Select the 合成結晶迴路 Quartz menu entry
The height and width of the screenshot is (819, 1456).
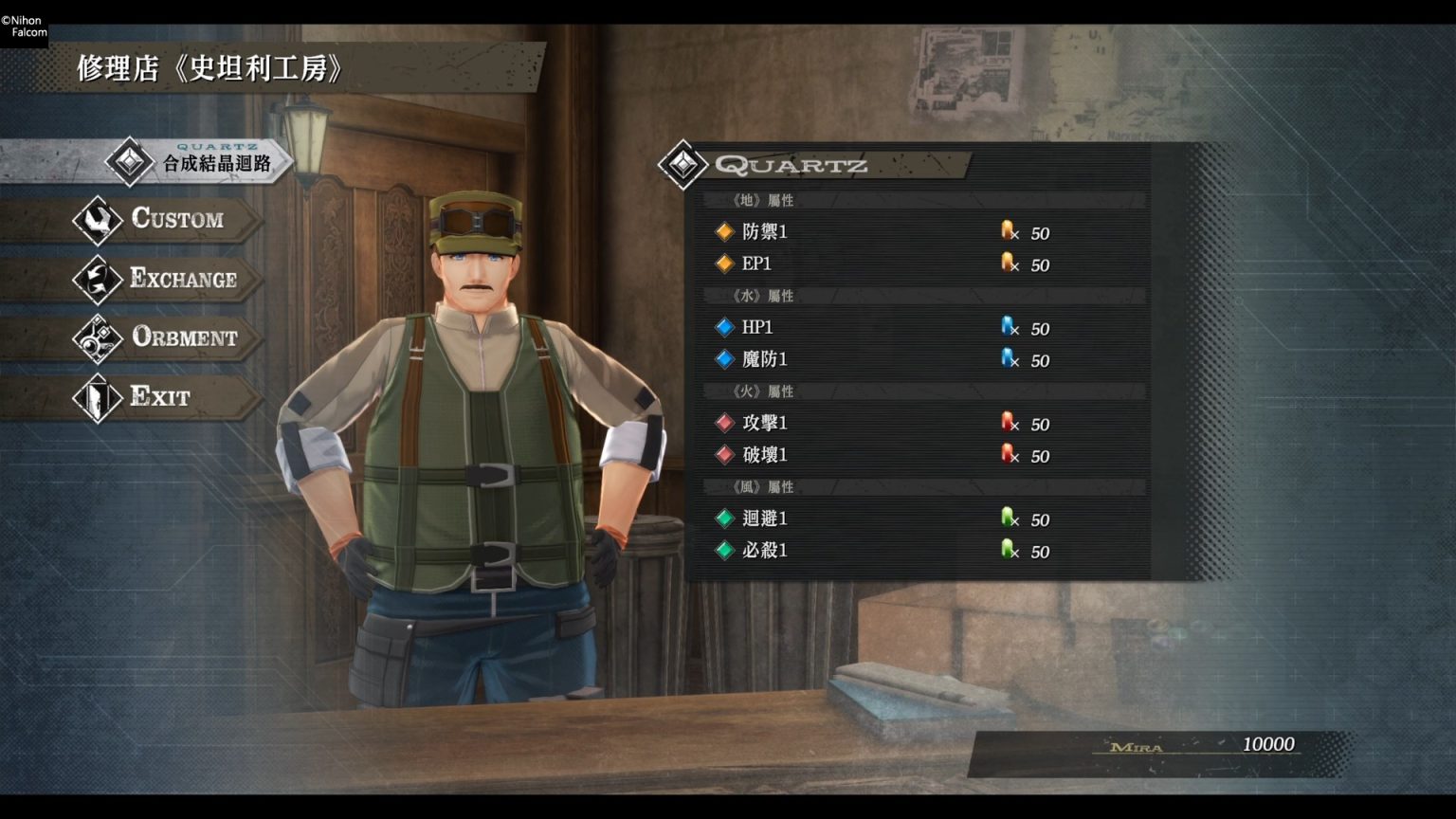tap(194, 163)
